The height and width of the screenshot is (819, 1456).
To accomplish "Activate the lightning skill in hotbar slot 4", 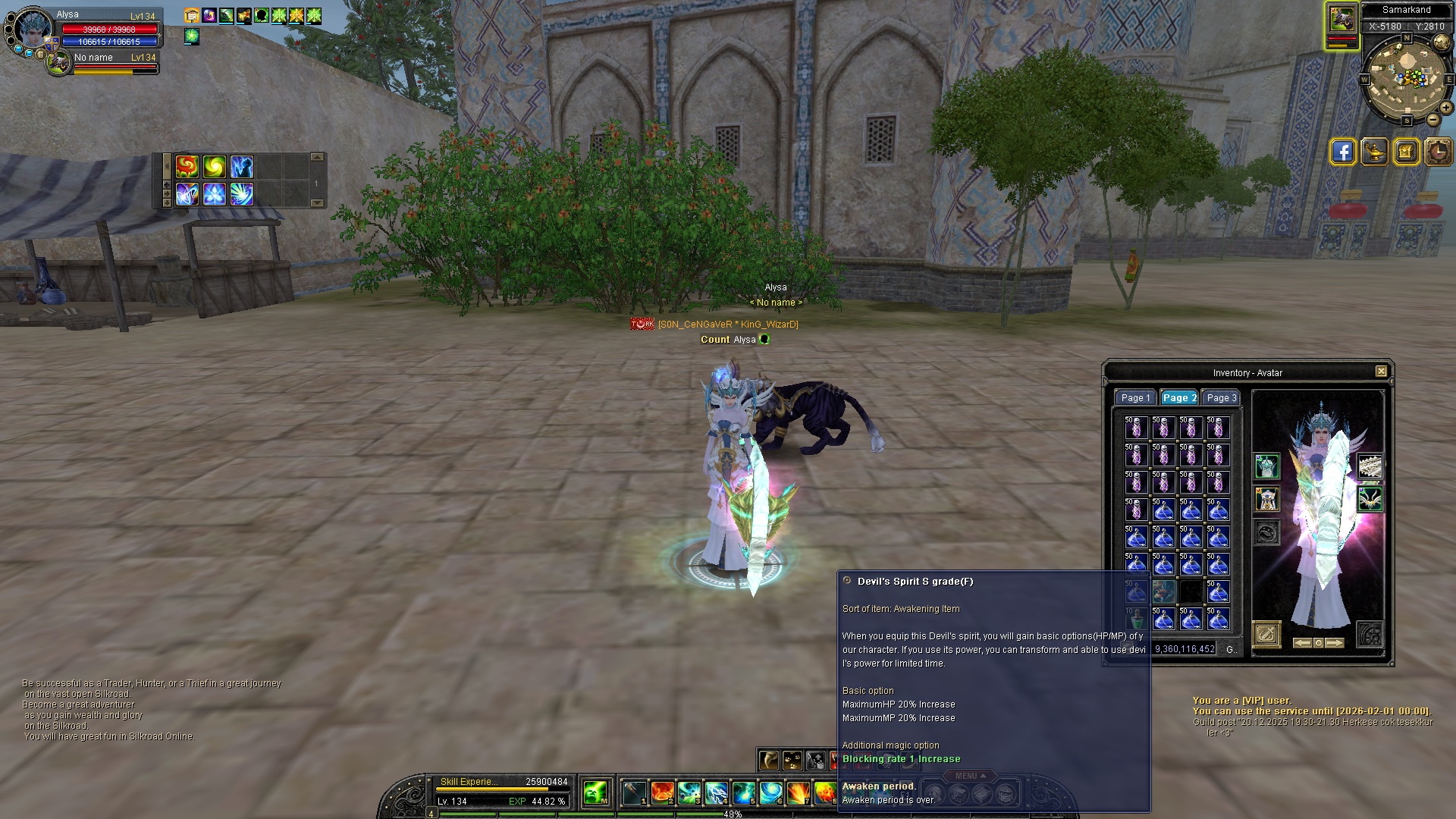I will pos(717,792).
